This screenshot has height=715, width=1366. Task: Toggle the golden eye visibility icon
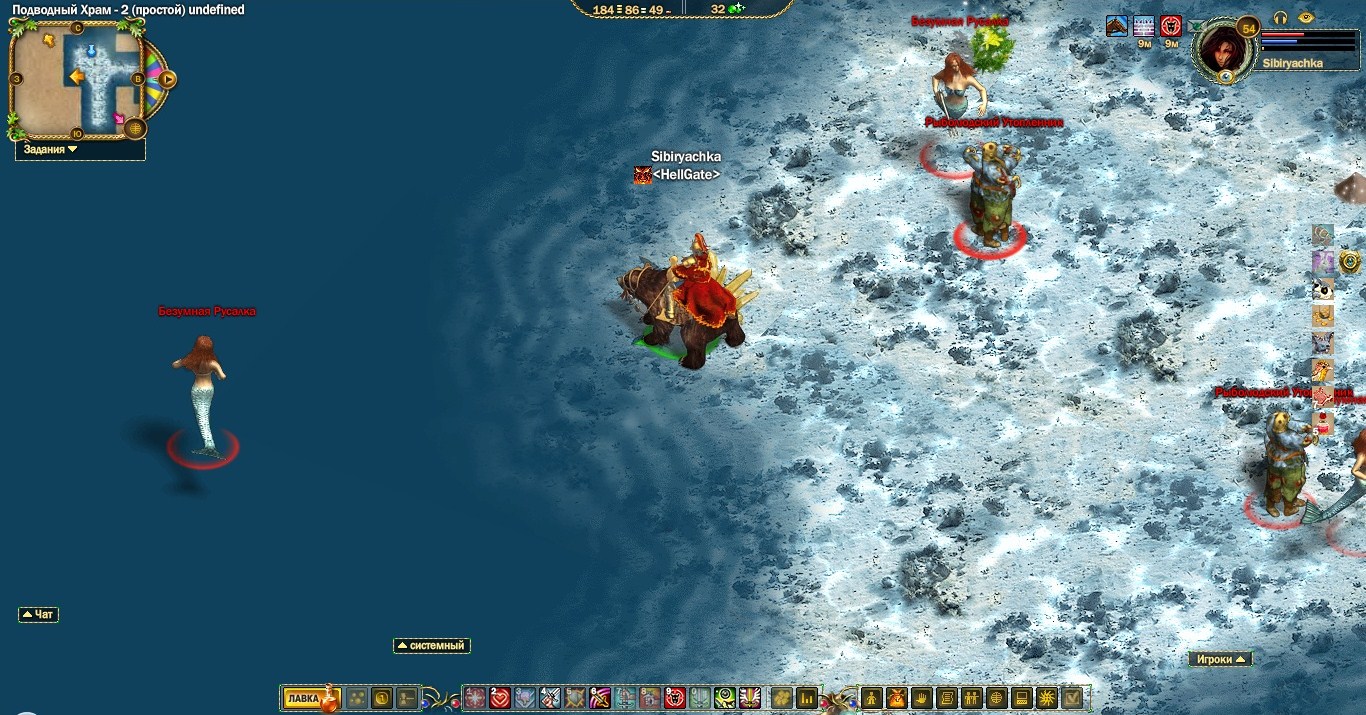click(x=1305, y=18)
